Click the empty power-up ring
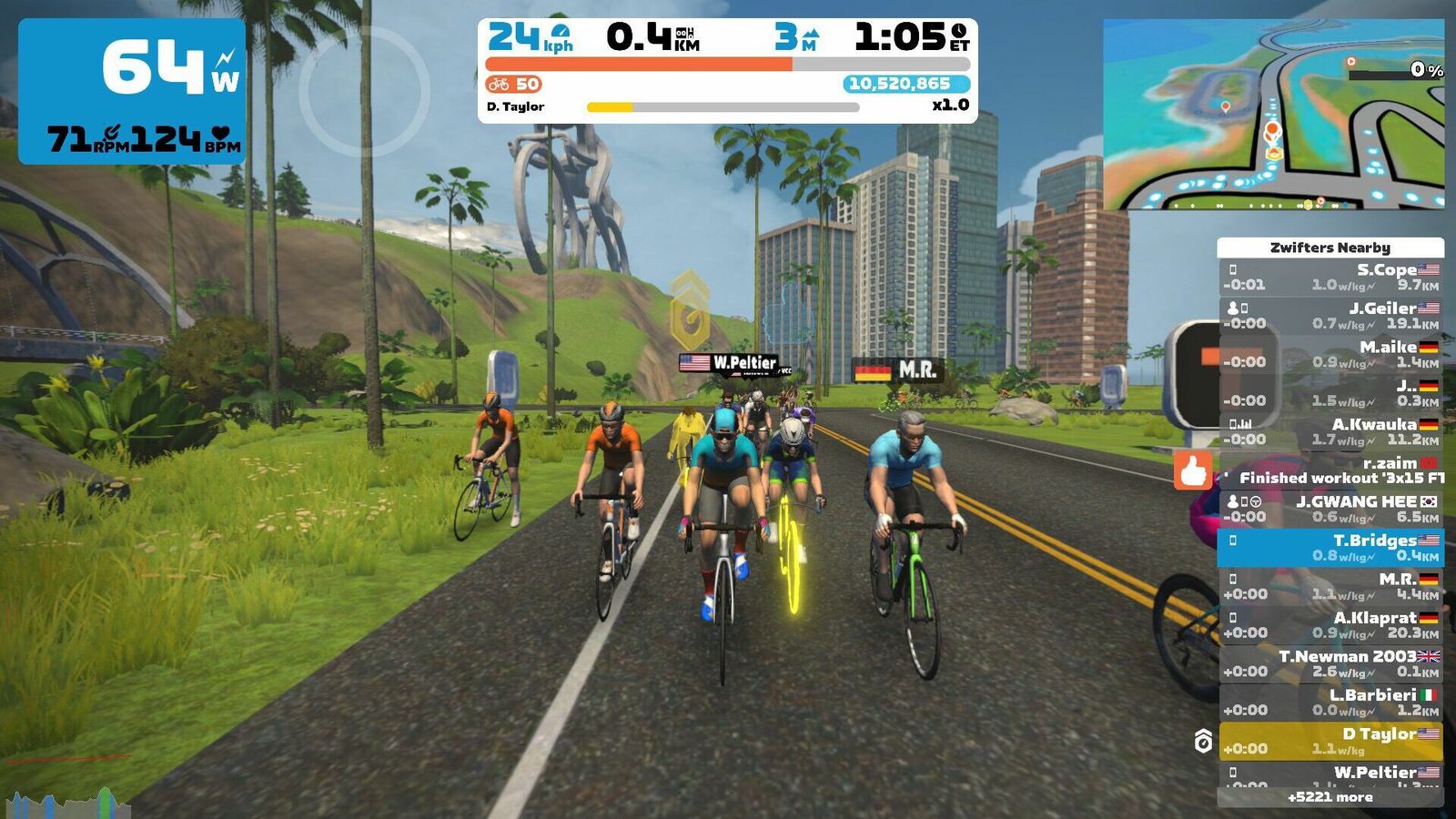 point(364,91)
